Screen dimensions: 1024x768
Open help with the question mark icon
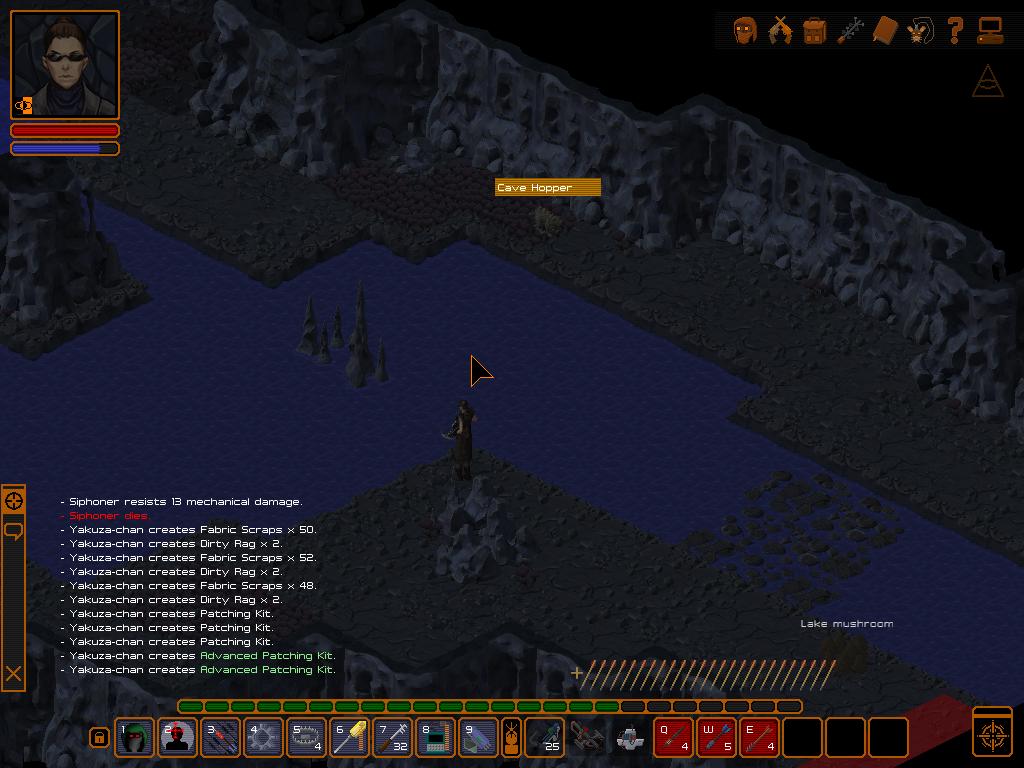point(955,31)
